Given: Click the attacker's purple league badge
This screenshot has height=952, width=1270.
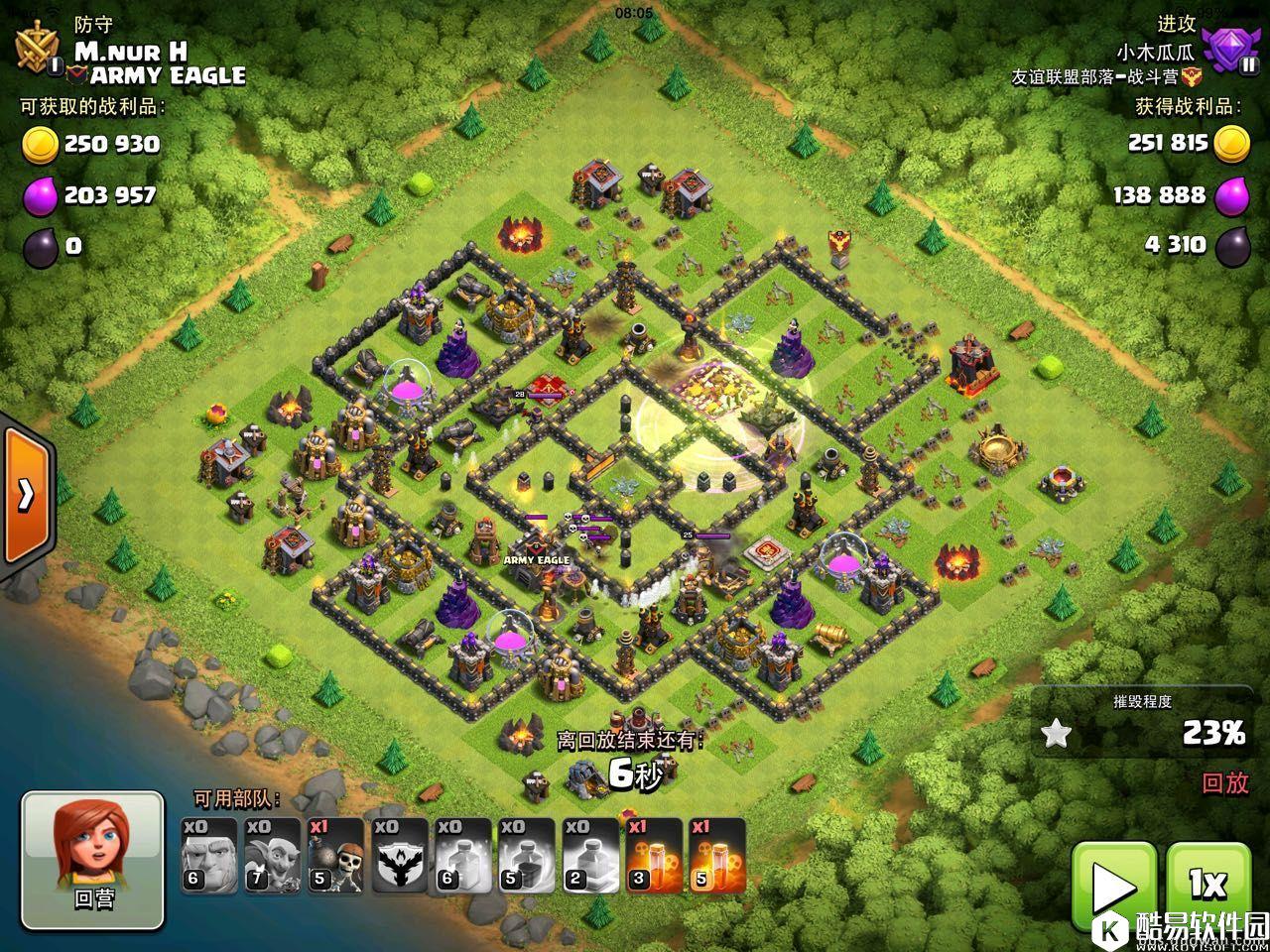Looking at the screenshot, I should point(1228,50).
